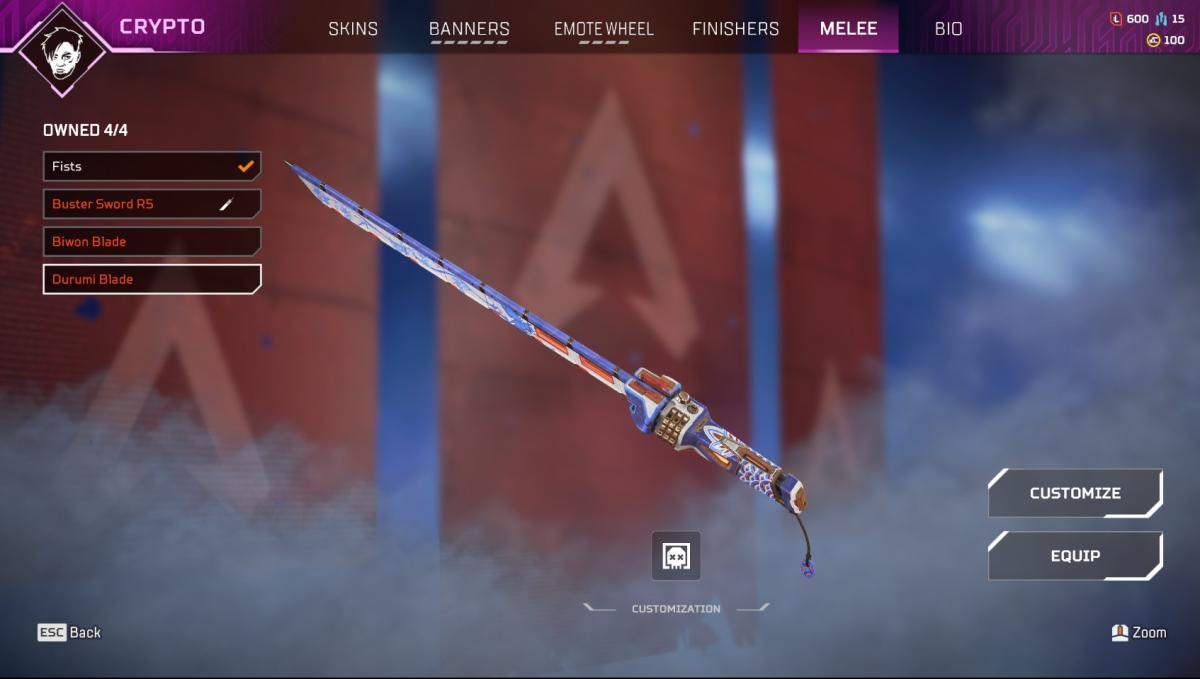Screen dimensions: 1200x679
Task: Select the Biwon Blade entry
Action: [x=152, y=242]
